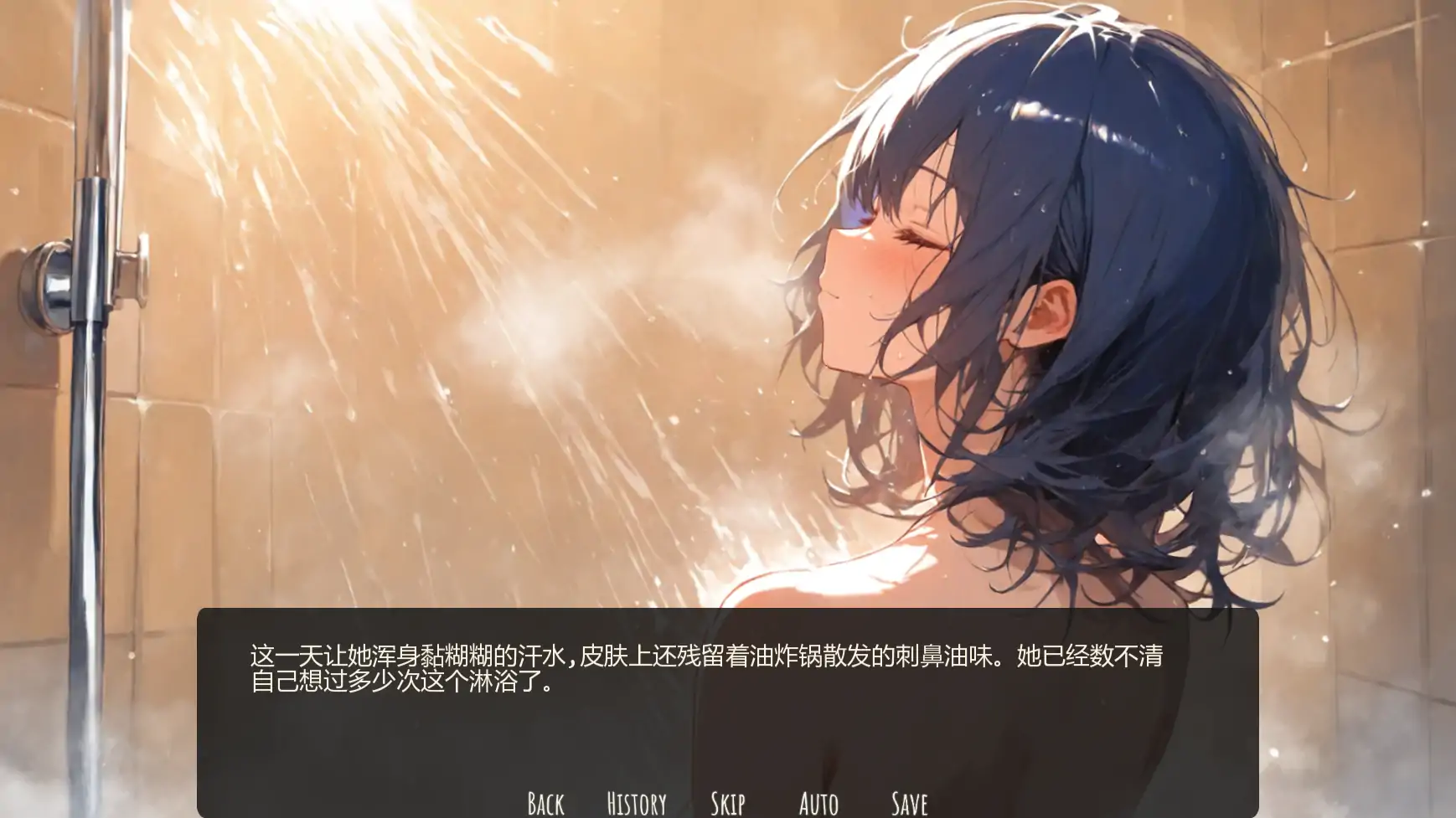Click Back to rewind to the previous line
This screenshot has width=1456, height=818.
545,804
